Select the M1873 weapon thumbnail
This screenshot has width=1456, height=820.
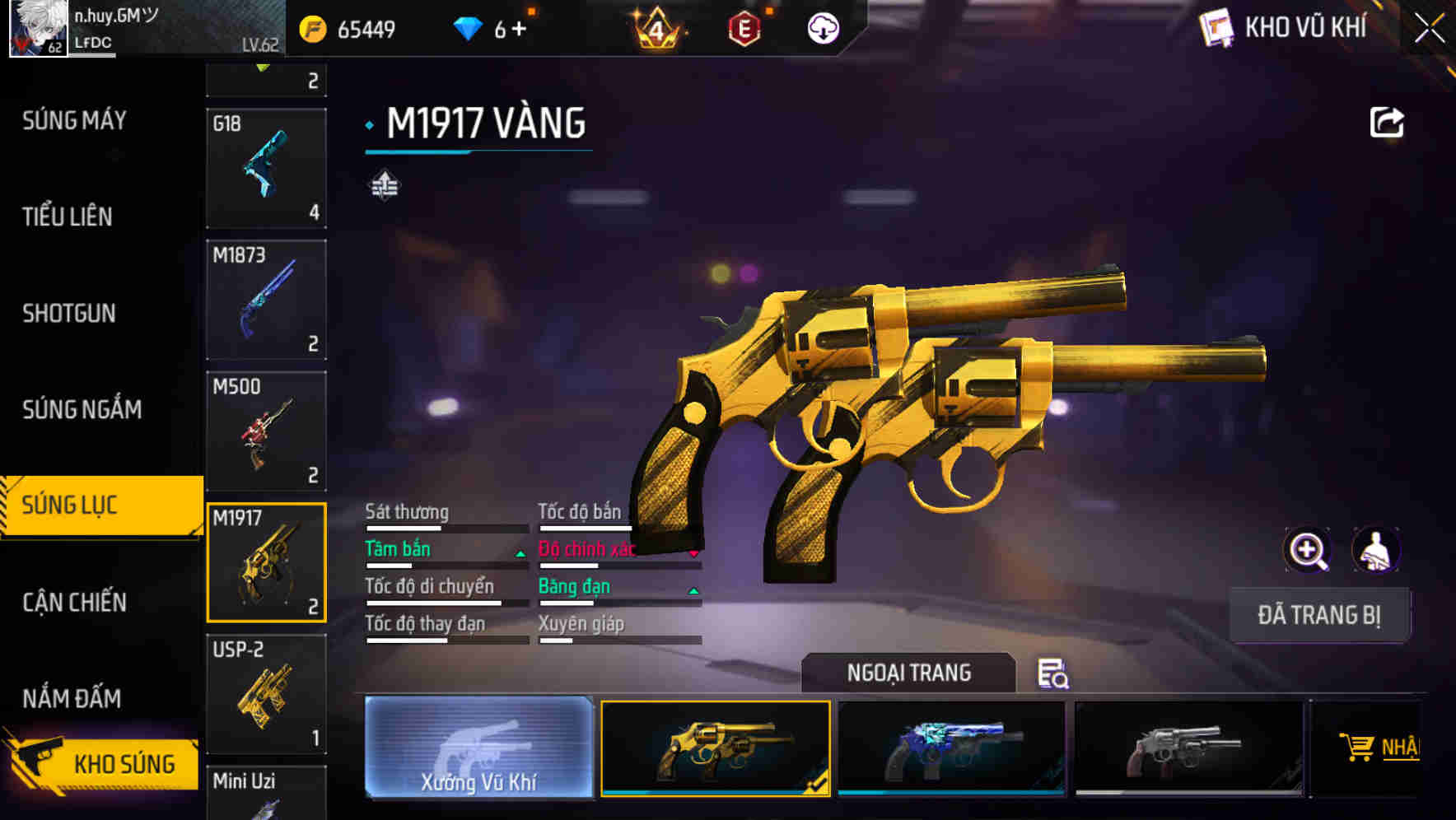pos(265,299)
